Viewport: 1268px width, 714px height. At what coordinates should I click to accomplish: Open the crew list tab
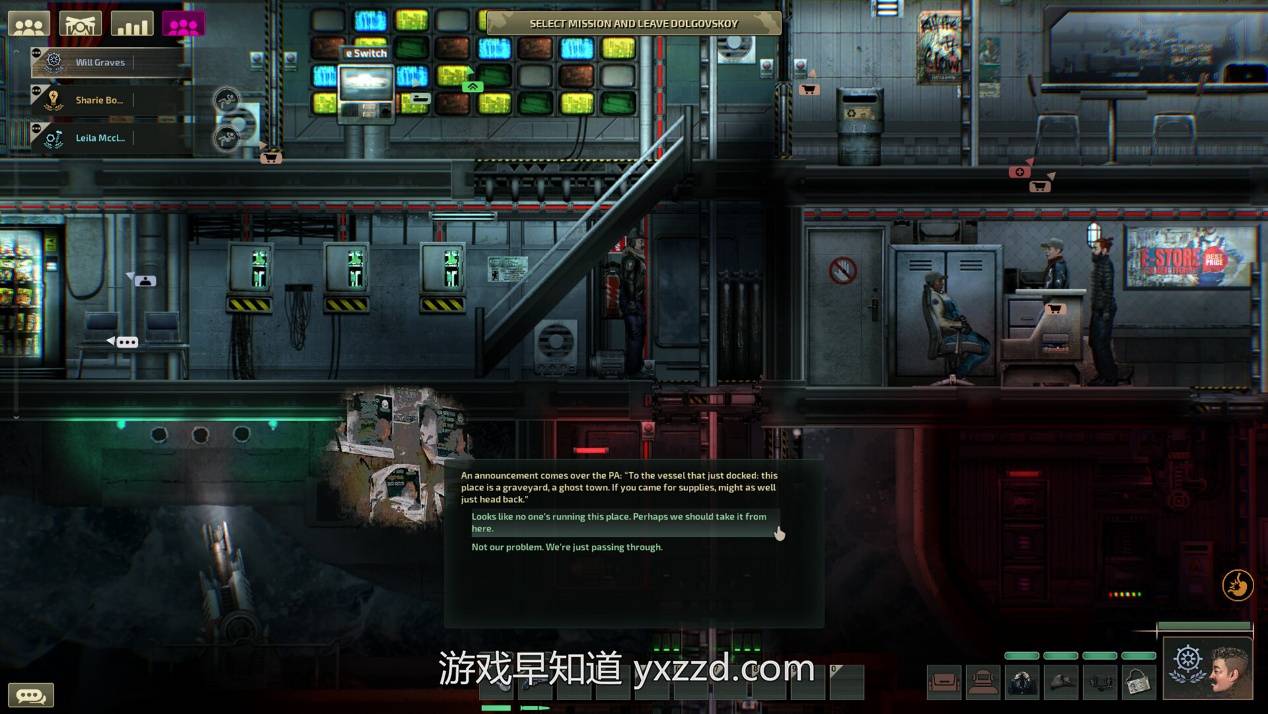(29, 25)
